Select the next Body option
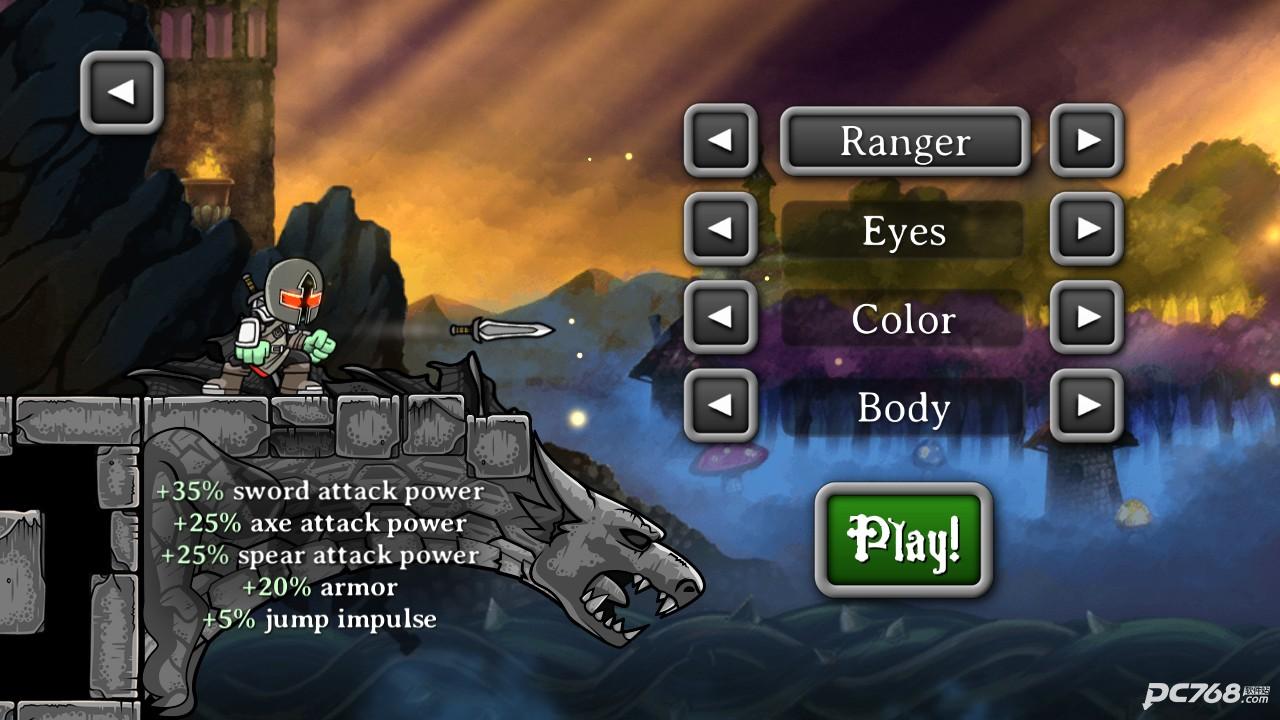 (1087, 405)
